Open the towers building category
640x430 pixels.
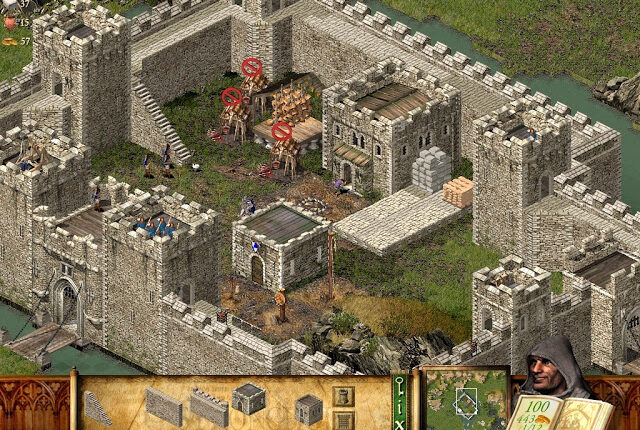tap(344, 397)
